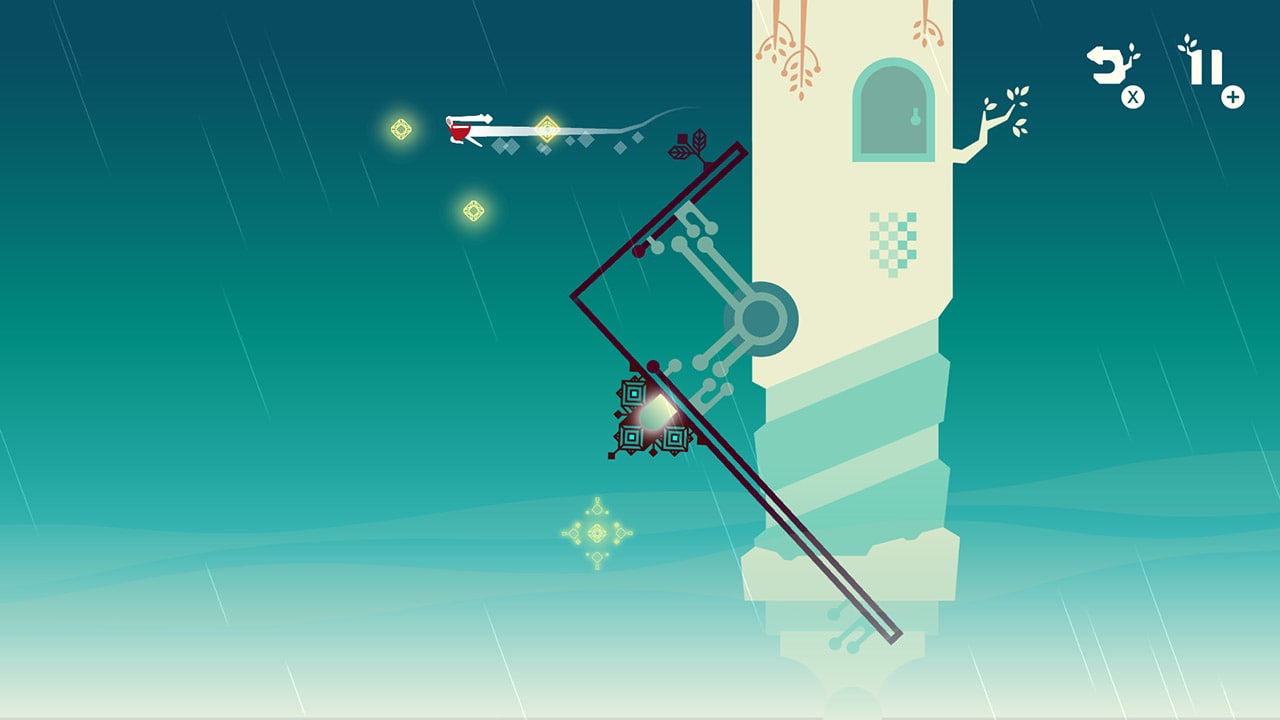Image resolution: width=1280 pixels, height=720 pixels.
Task: Click the leftmost glowing diamond pickup
Action: pyautogui.click(x=400, y=127)
